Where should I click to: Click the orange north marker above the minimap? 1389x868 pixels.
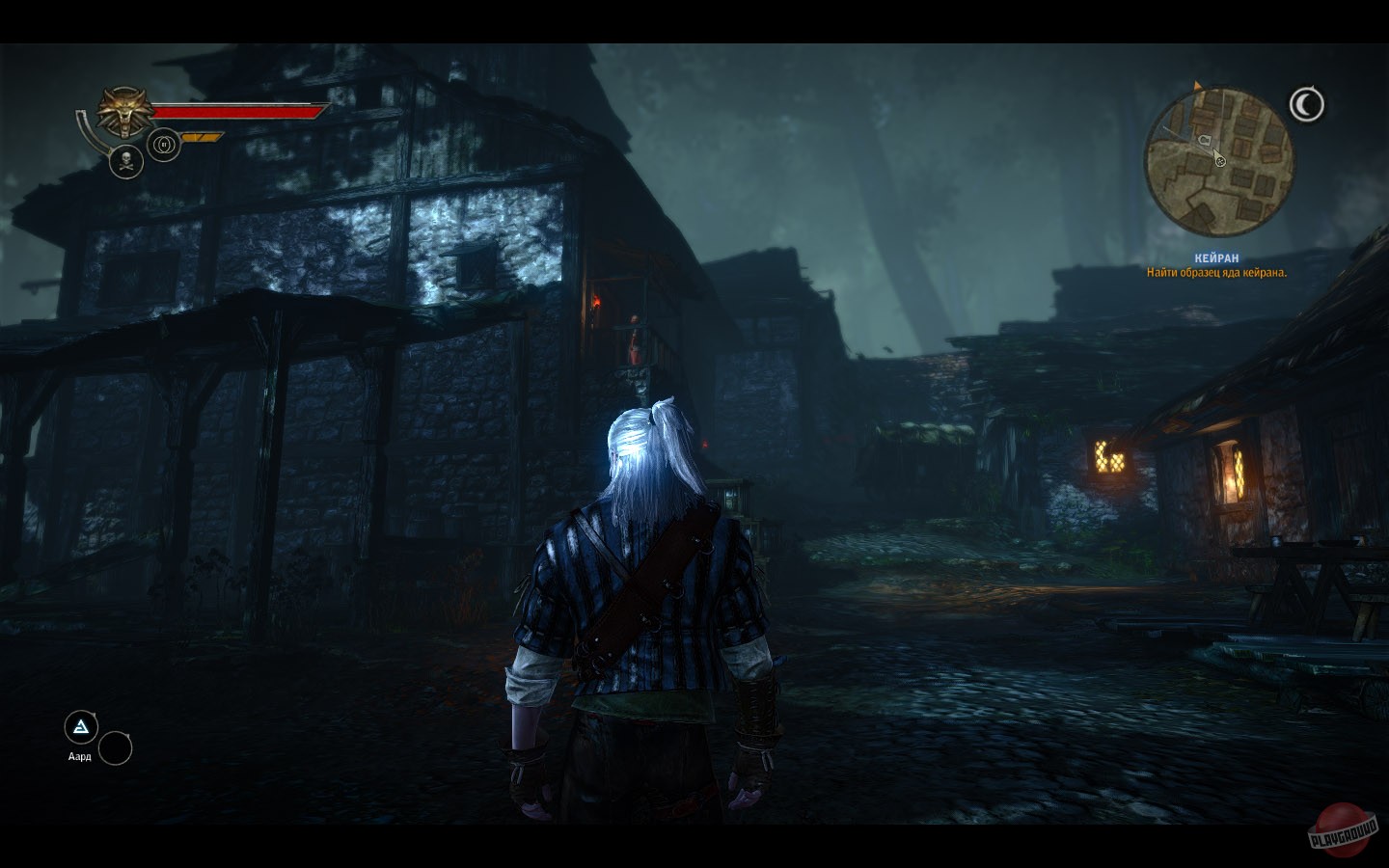(1197, 85)
